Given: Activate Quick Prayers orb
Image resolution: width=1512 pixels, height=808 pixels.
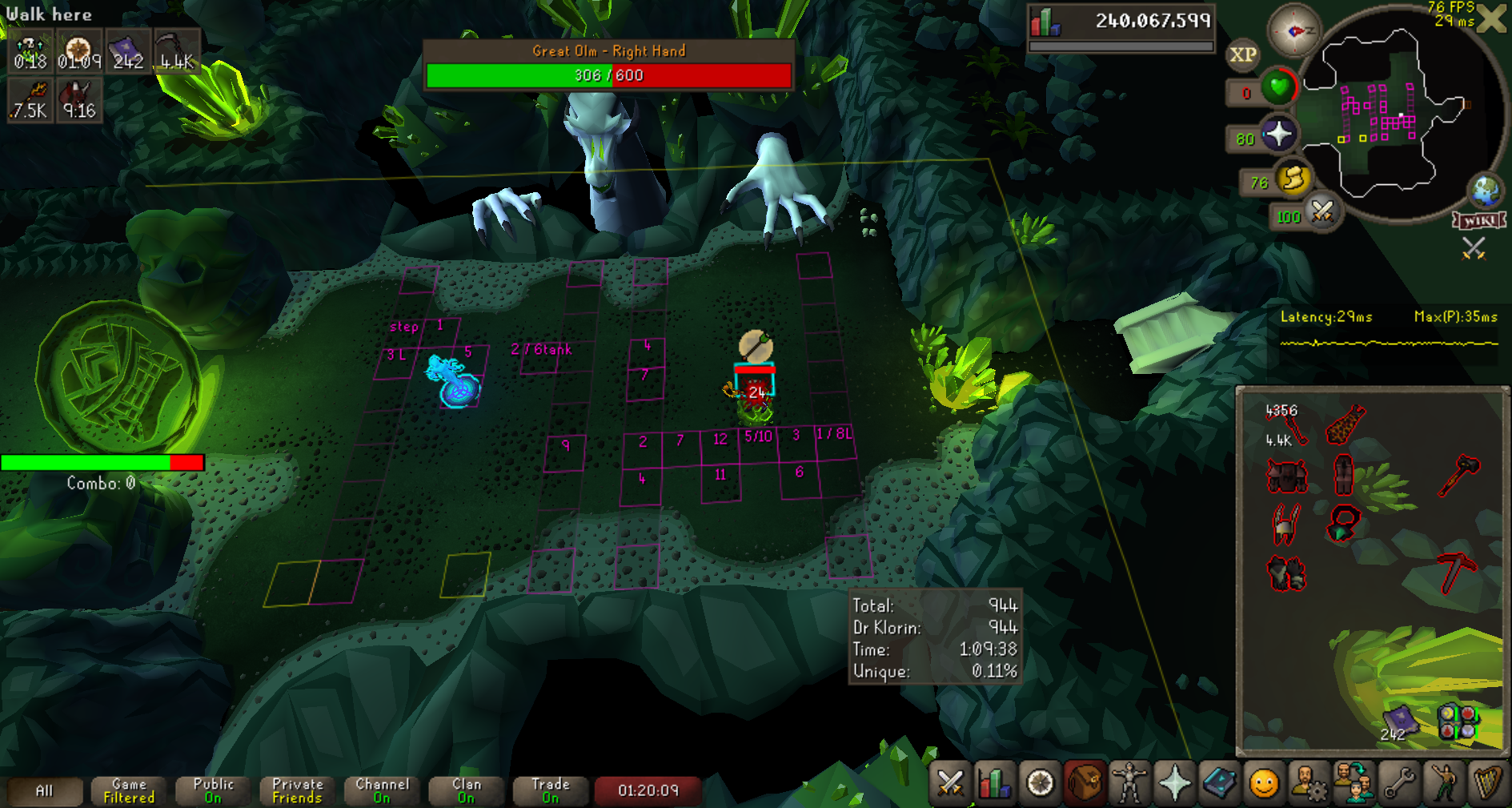Looking at the screenshot, I should [x=1278, y=134].
